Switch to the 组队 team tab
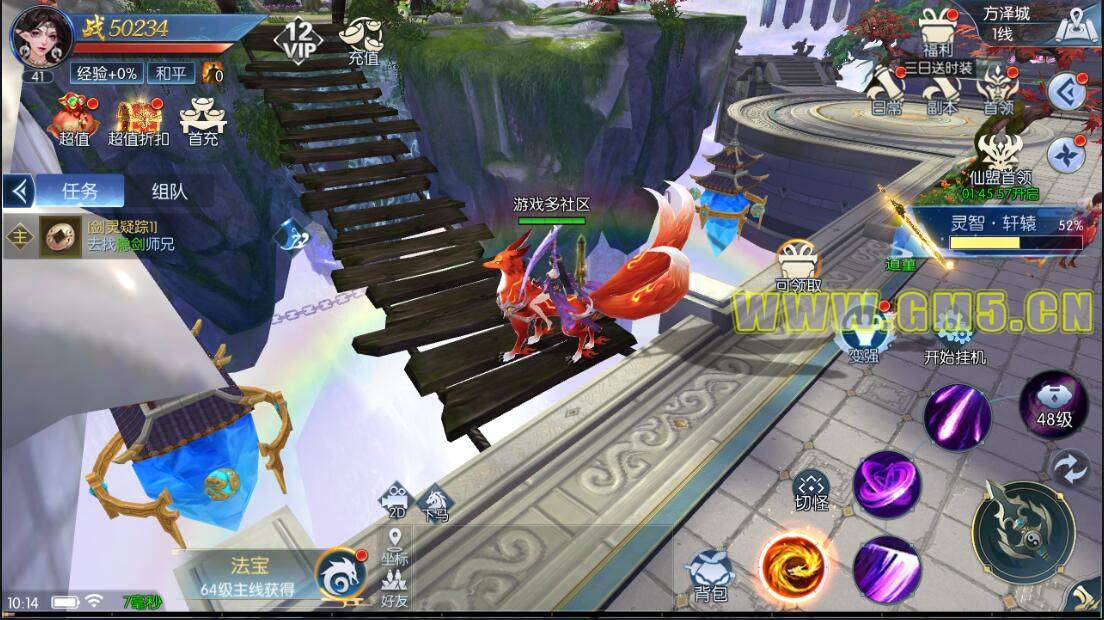The image size is (1104, 620). coord(169,191)
